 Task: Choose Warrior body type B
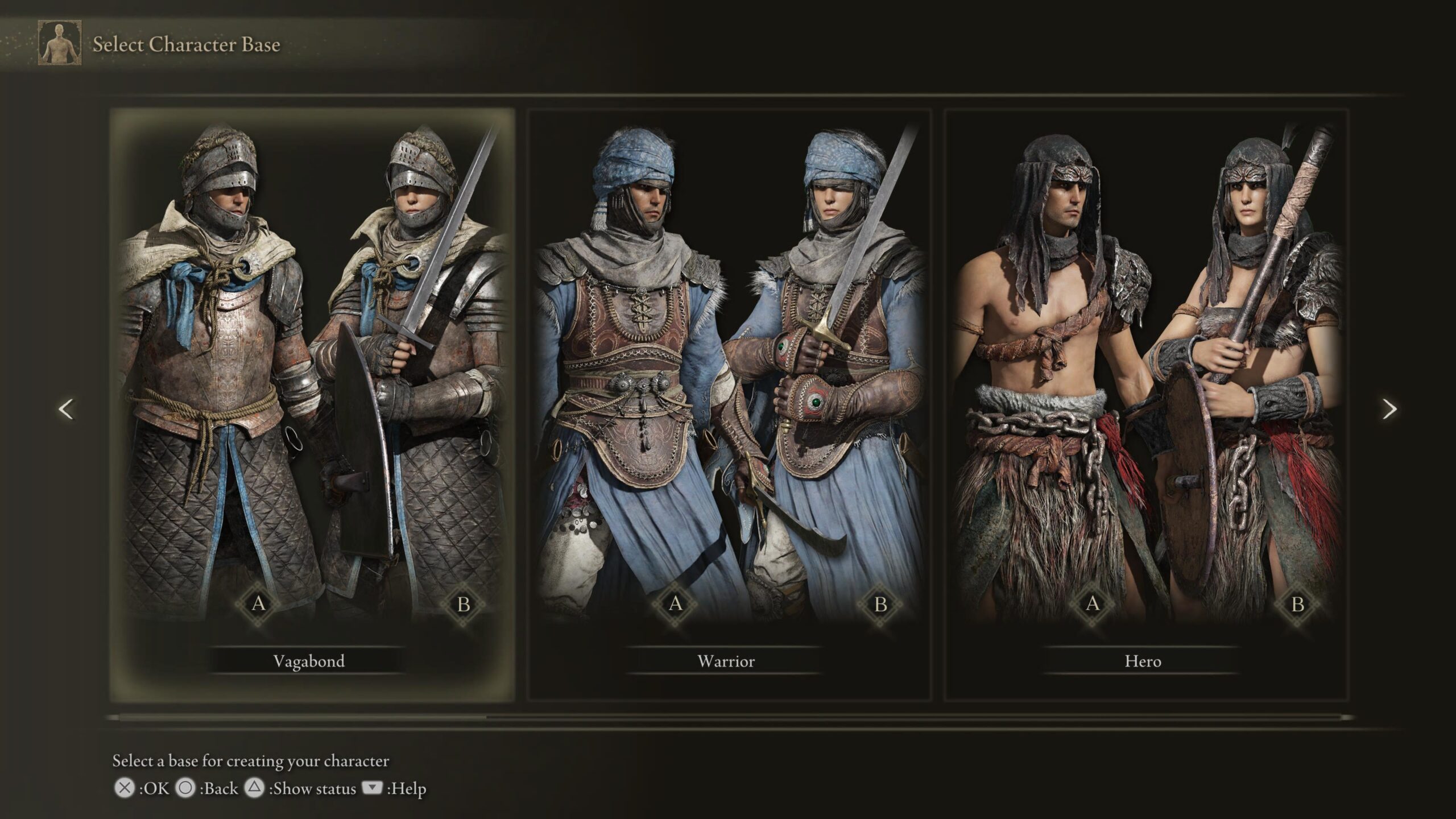880,603
